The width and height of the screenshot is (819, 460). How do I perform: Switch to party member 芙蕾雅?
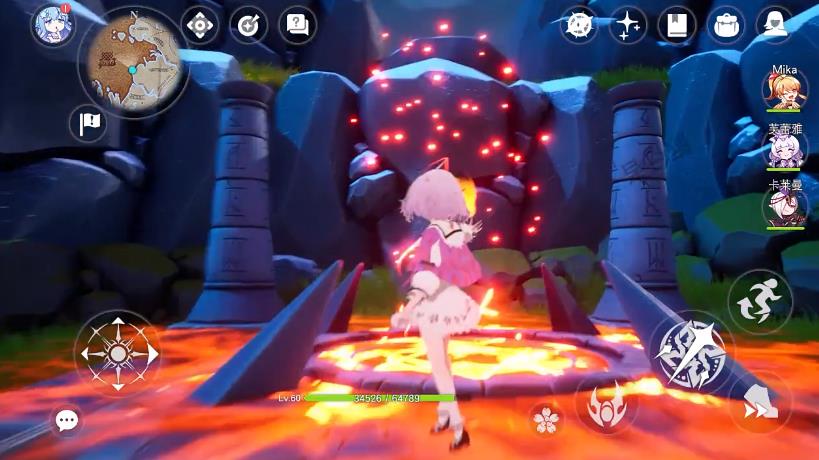(x=783, y=149)
